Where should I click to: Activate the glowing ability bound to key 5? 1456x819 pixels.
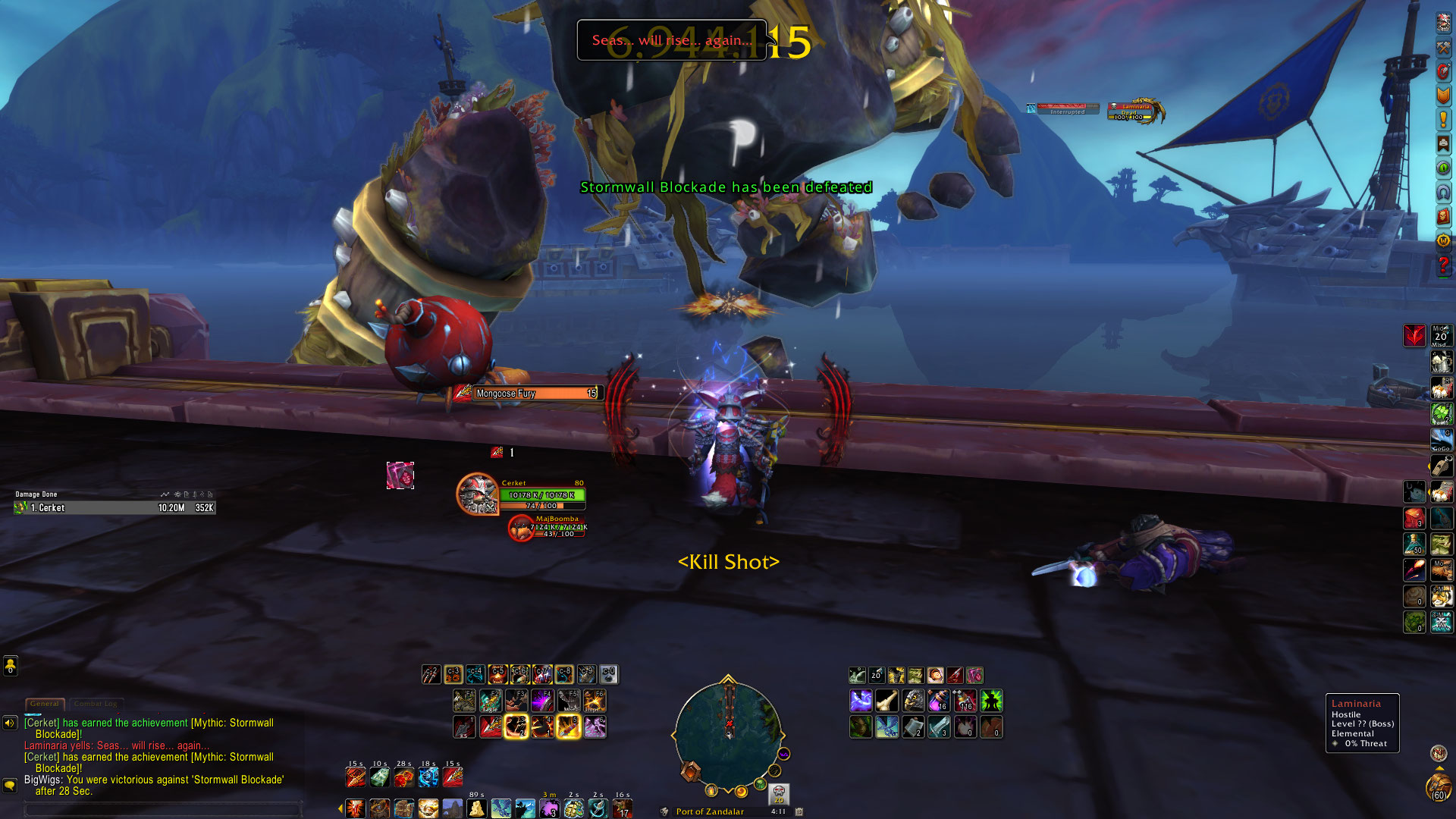click(568, 726)
